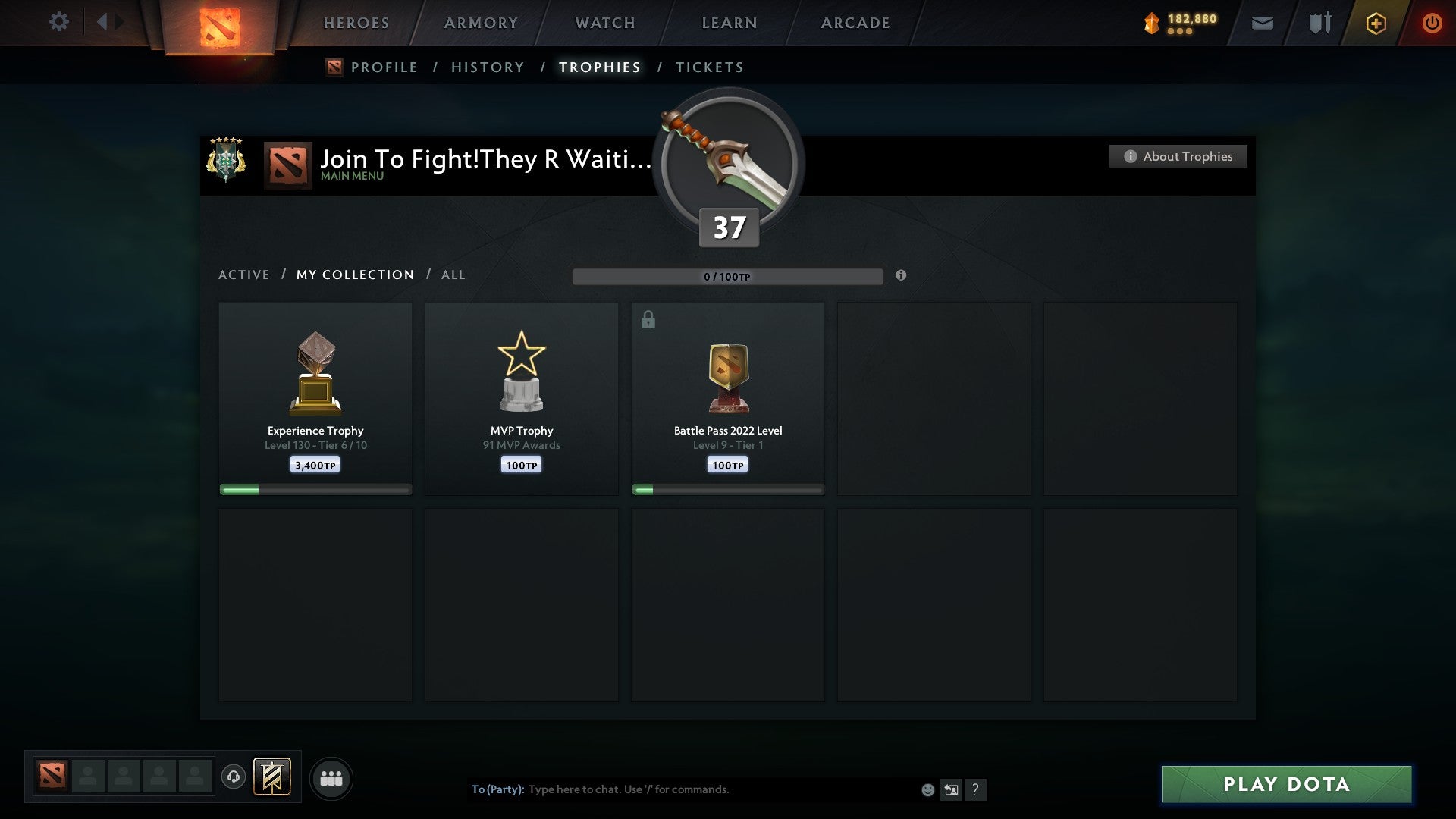Click the power button to exit

click(x=1432, y=23)
